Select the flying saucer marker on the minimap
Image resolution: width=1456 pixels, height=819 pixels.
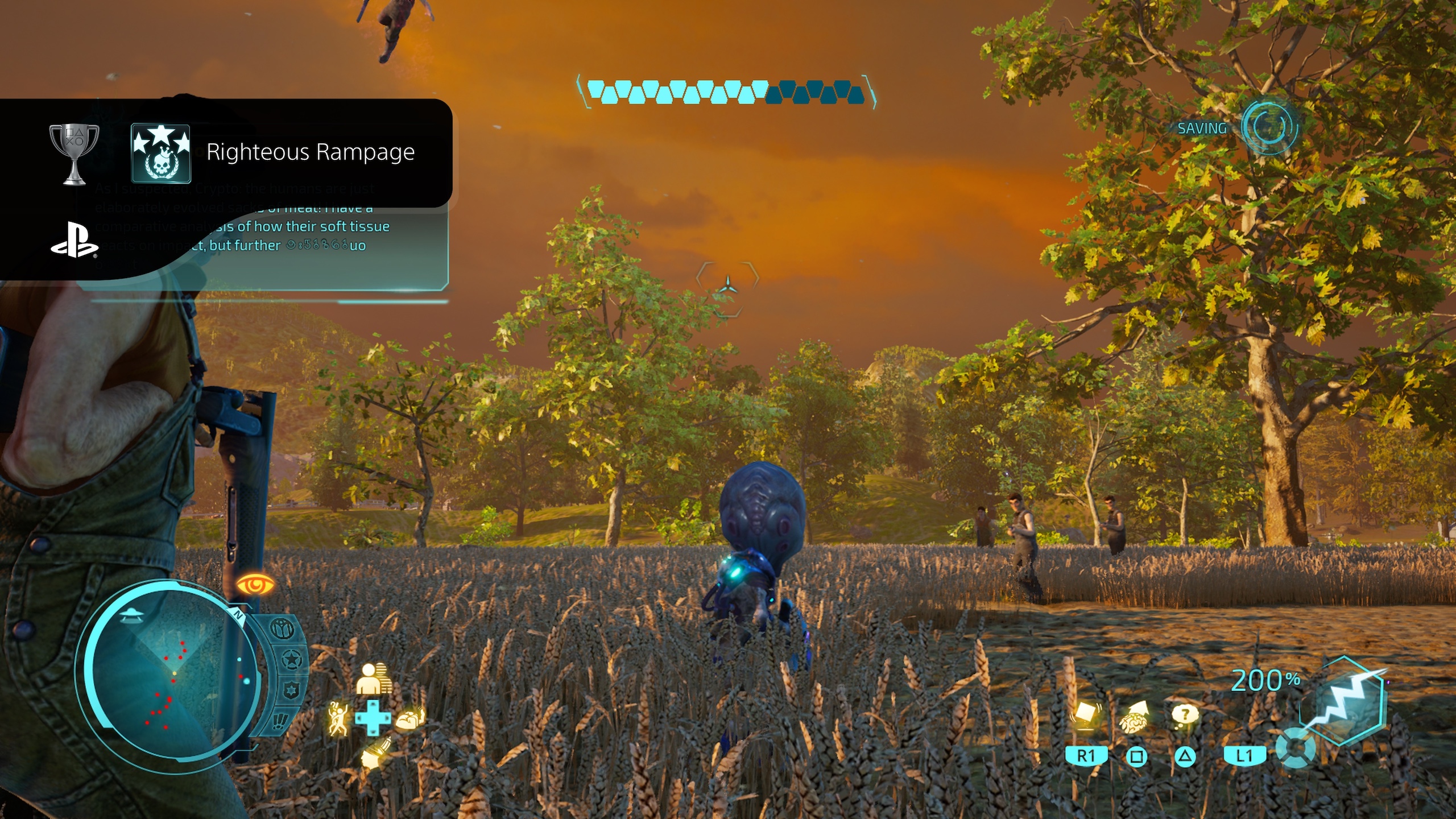click(x=131, y=615)
